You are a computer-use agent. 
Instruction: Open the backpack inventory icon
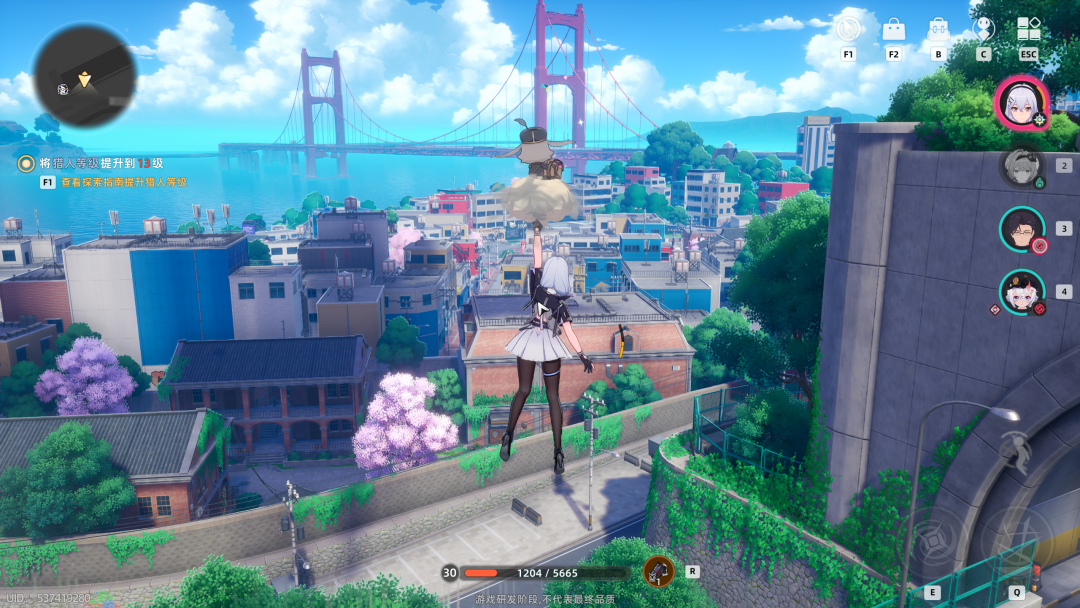(938, 30)
